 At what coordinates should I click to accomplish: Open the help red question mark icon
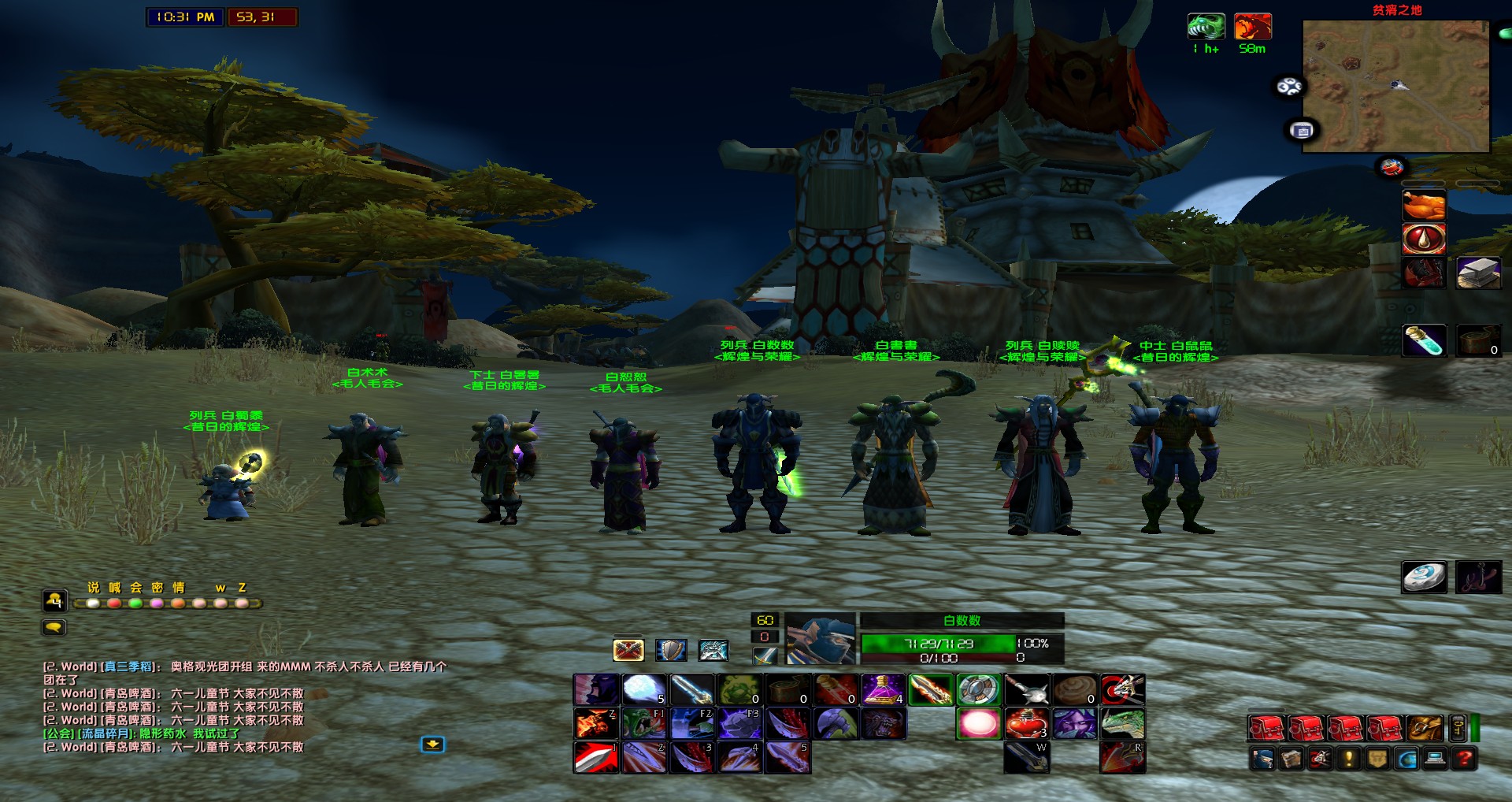coord(1464,759)
